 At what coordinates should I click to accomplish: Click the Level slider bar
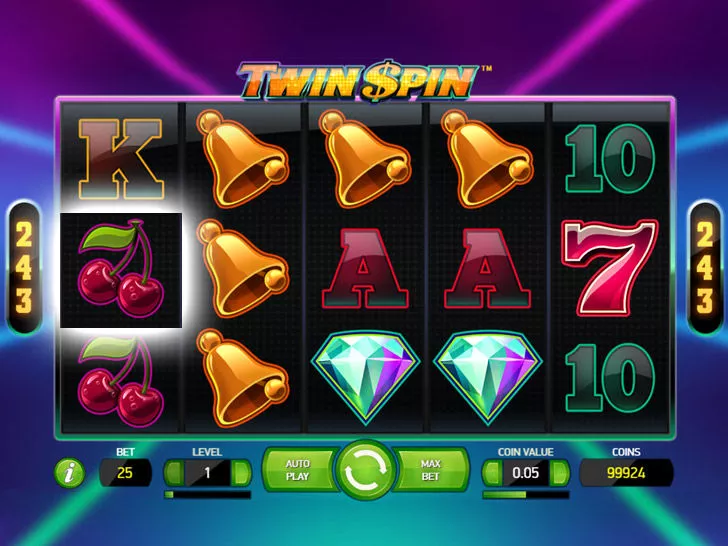[207, 494]
